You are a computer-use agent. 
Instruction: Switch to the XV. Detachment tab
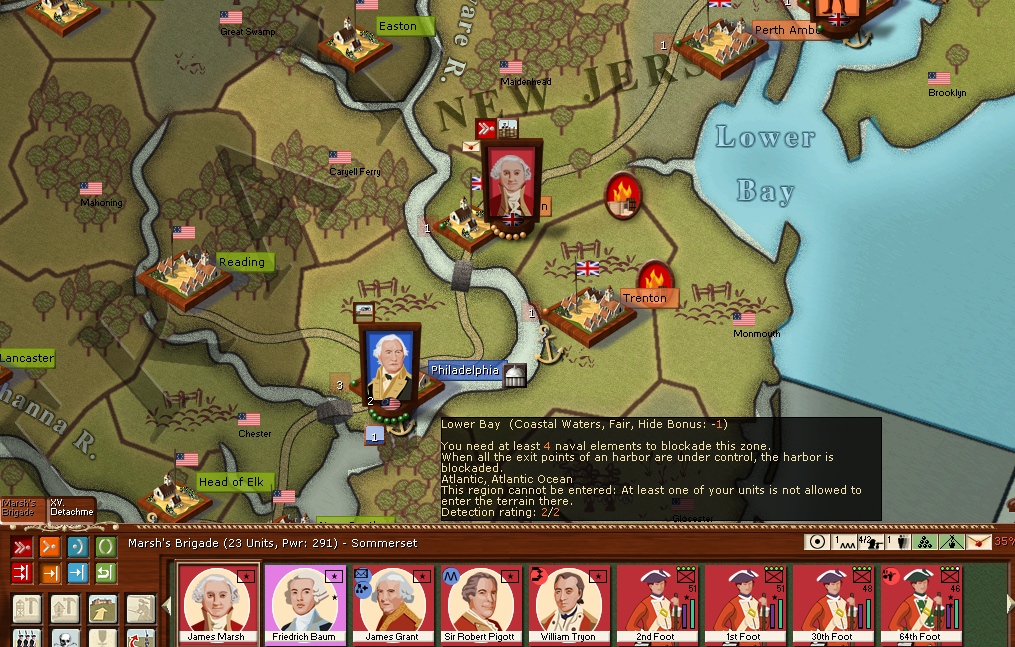click(x=72, y=507)
